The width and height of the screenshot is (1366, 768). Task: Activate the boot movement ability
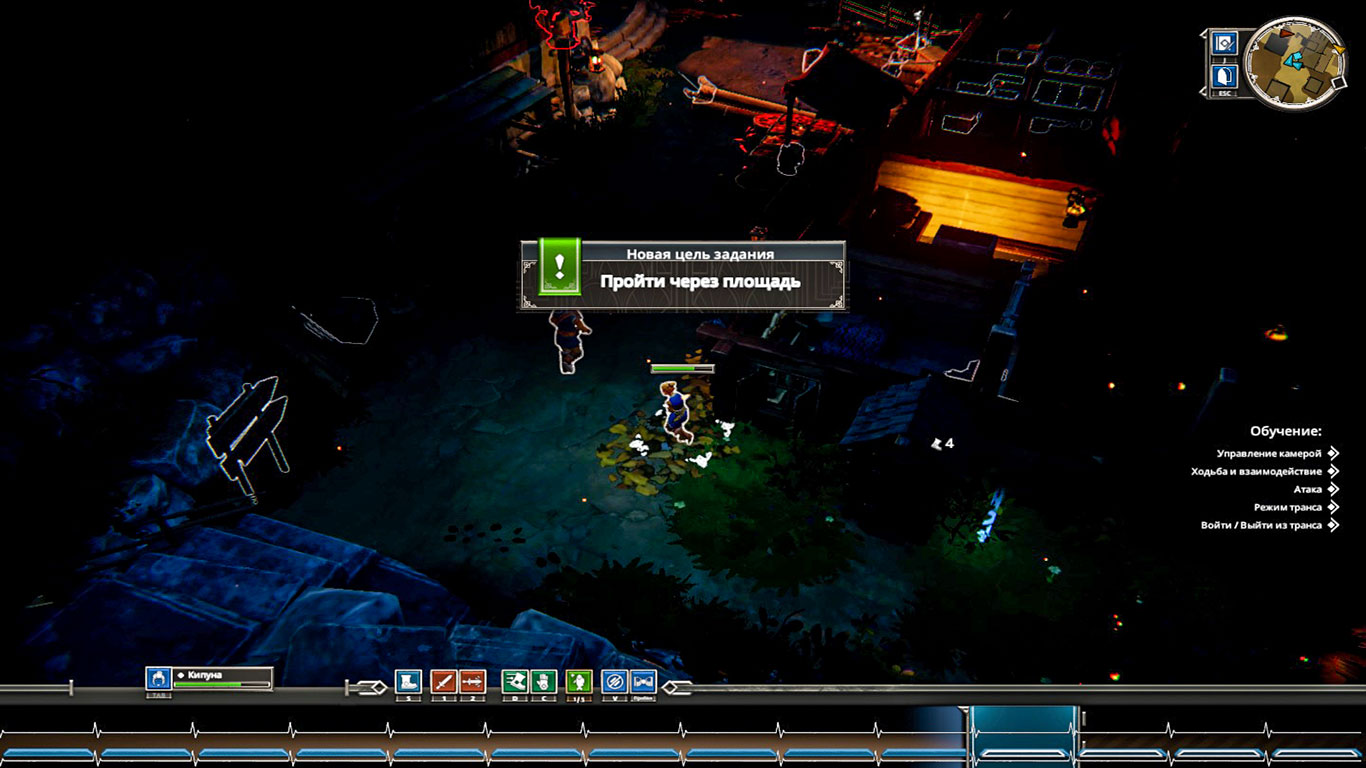tap(408, 682)
